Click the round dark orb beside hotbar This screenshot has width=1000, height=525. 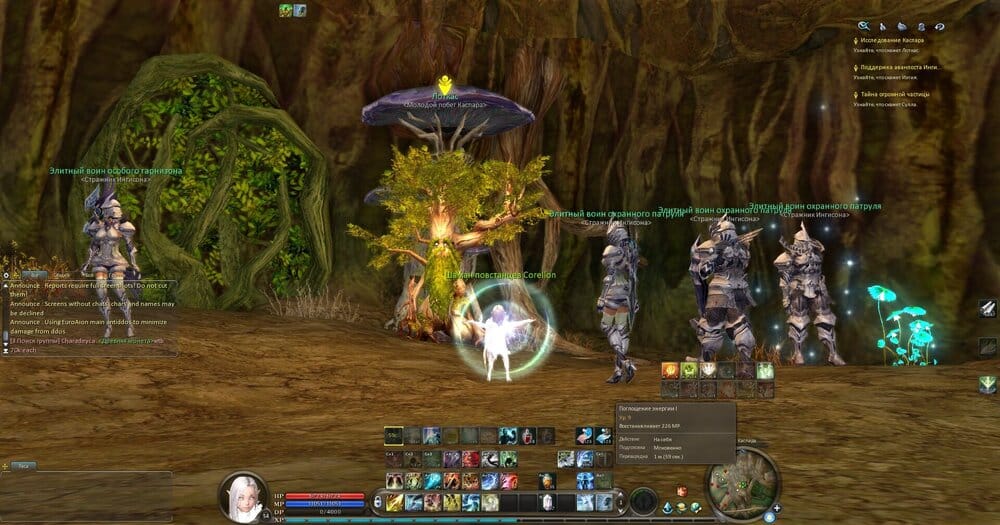pos(643,498)
